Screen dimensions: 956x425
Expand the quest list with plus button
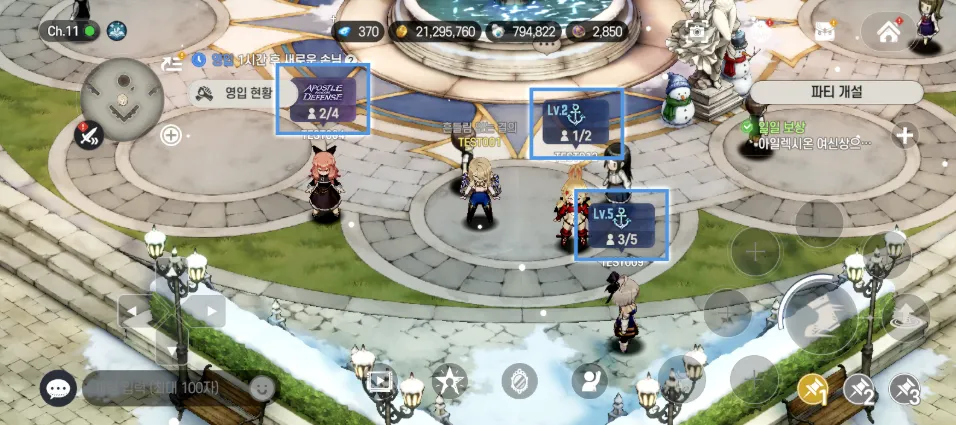coord(905,135)
